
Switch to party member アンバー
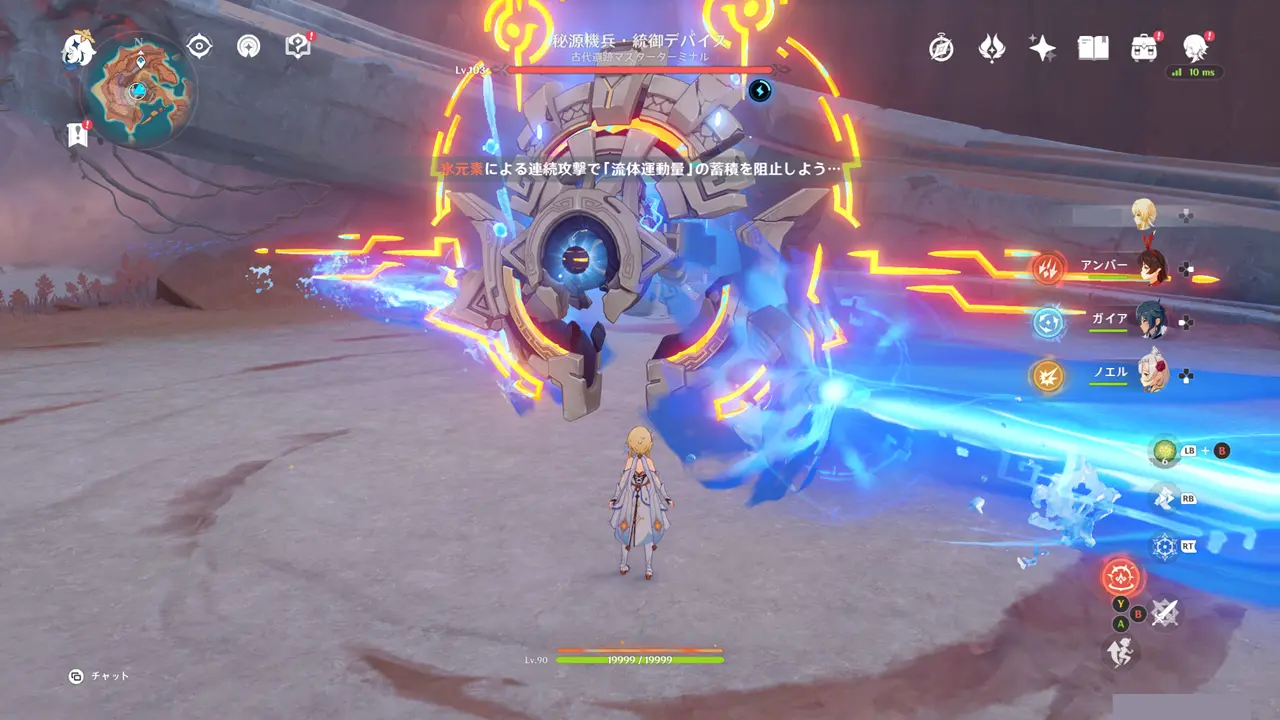(1151, 268)
